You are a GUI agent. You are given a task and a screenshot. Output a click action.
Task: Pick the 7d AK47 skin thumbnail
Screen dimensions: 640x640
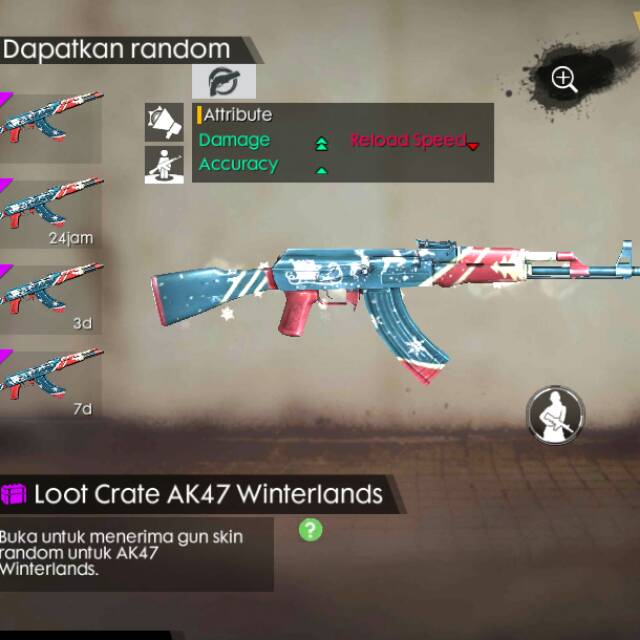(x=50, y=382)
